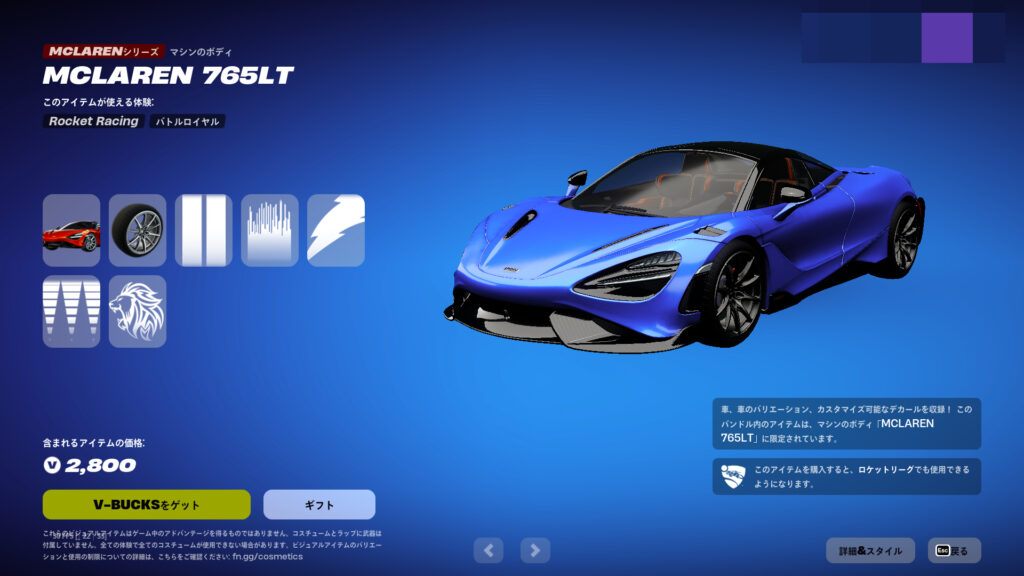Click the V-BUCKS get button
The image size is (1024, 576).
[146, 504]
